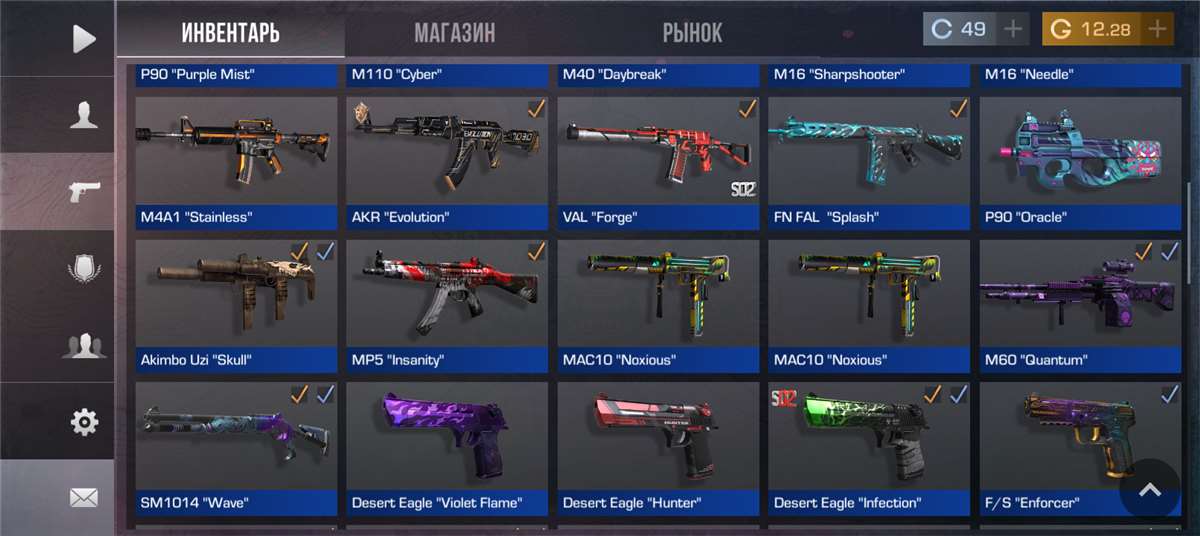Add gold with the plus button
1200x536 pixels.
click(x=1158, y=29)
